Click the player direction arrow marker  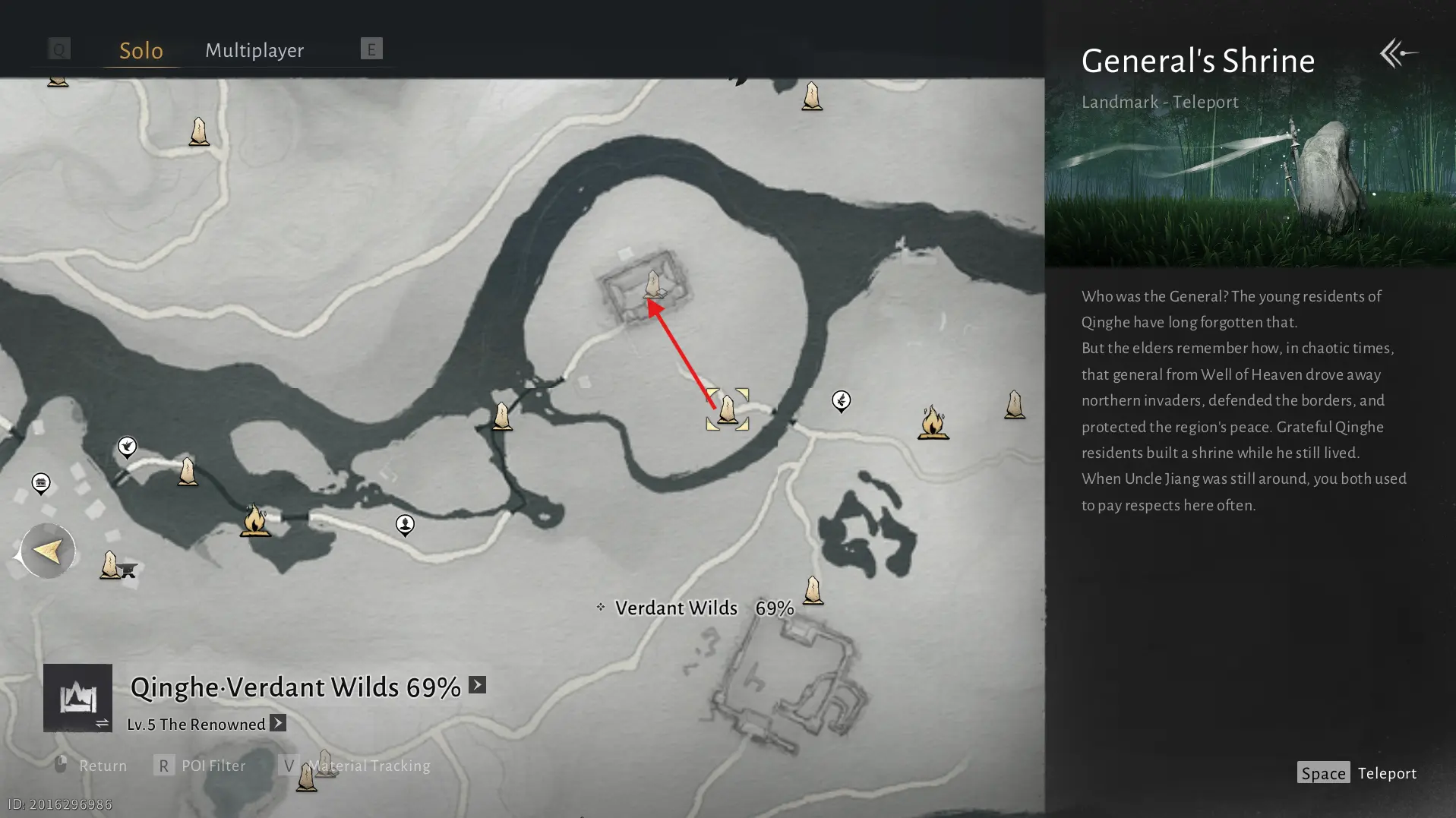(x=47, y=551)
